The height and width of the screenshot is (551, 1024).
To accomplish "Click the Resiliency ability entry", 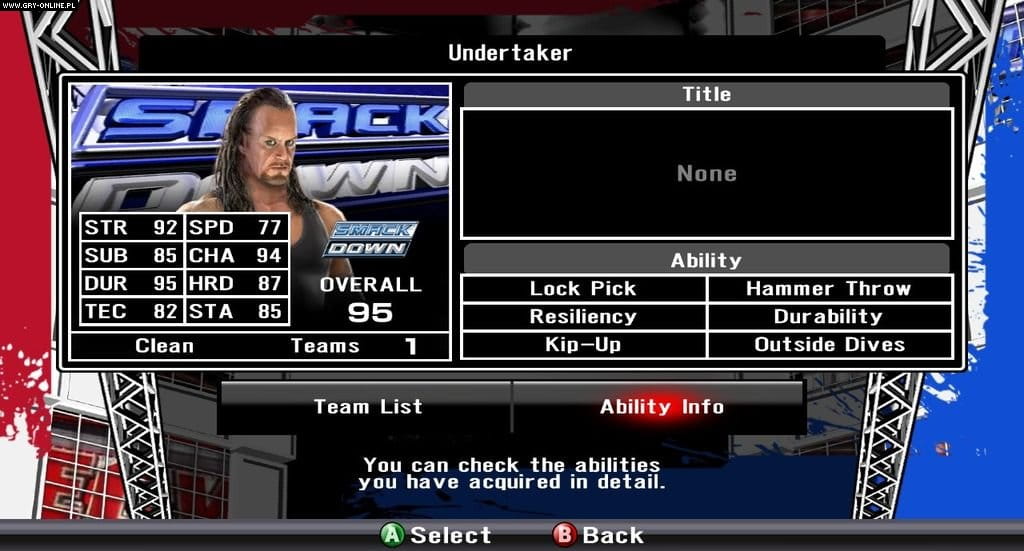I will click(x=583, y=317).
